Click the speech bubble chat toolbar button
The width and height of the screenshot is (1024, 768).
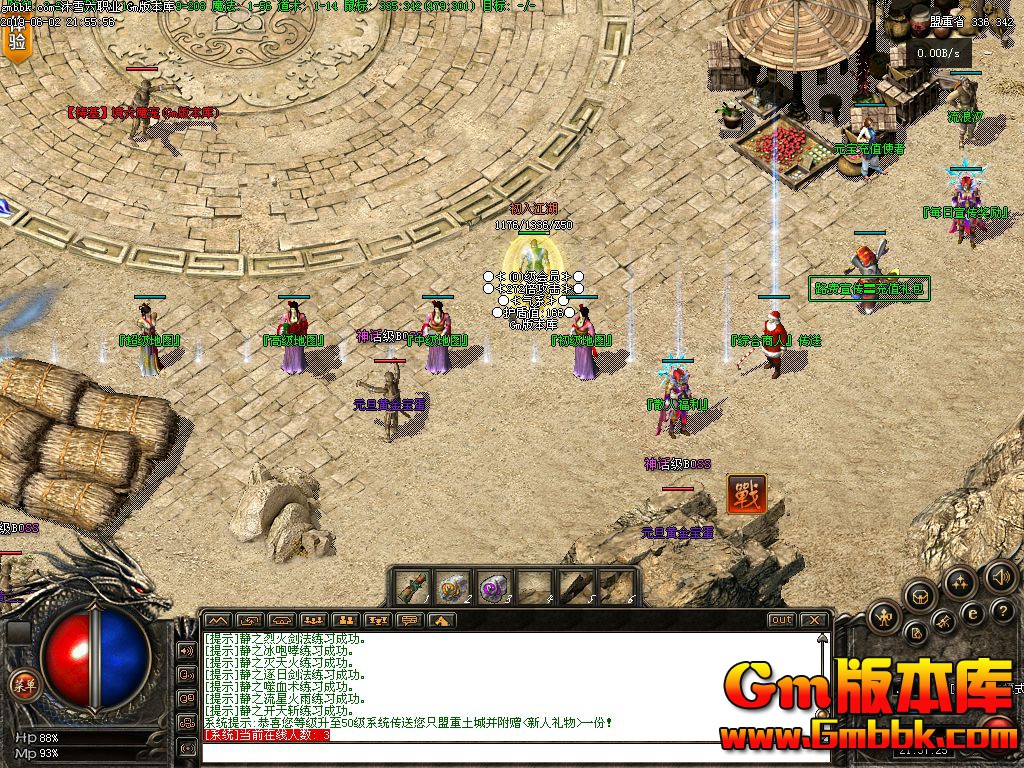coord(408,620)
